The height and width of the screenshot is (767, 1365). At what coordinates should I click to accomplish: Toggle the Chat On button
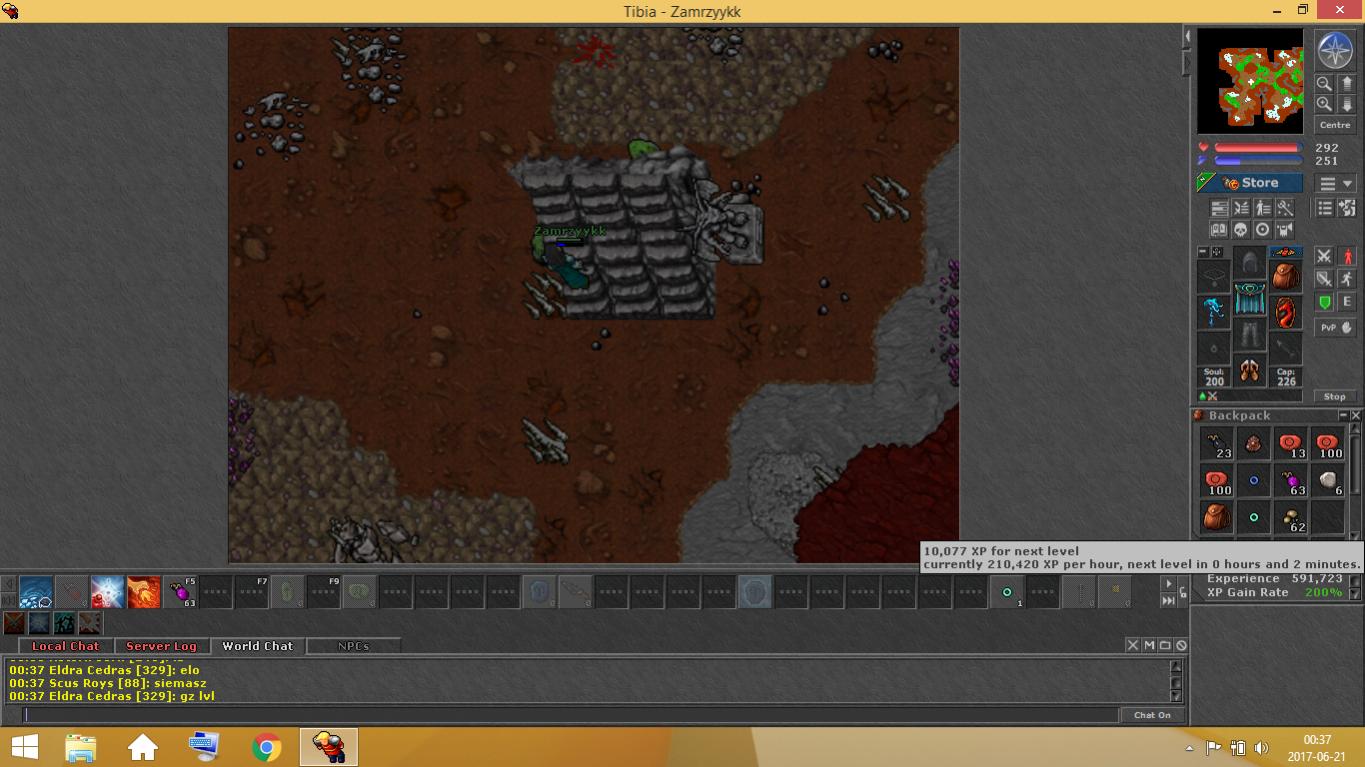click(1152, 715)
